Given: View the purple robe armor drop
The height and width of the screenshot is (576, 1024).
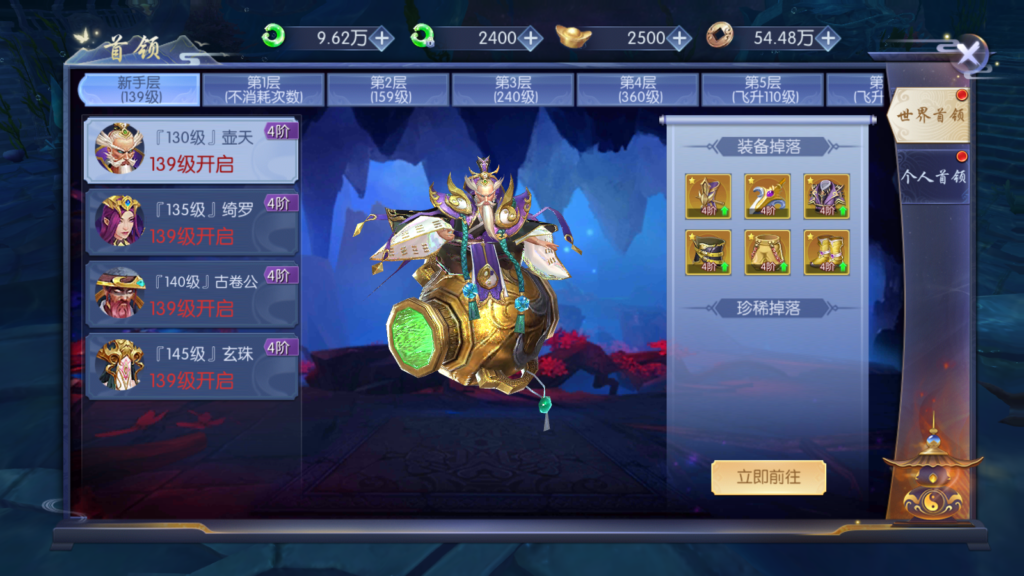Looking at the screenshot, I should 827,196.
